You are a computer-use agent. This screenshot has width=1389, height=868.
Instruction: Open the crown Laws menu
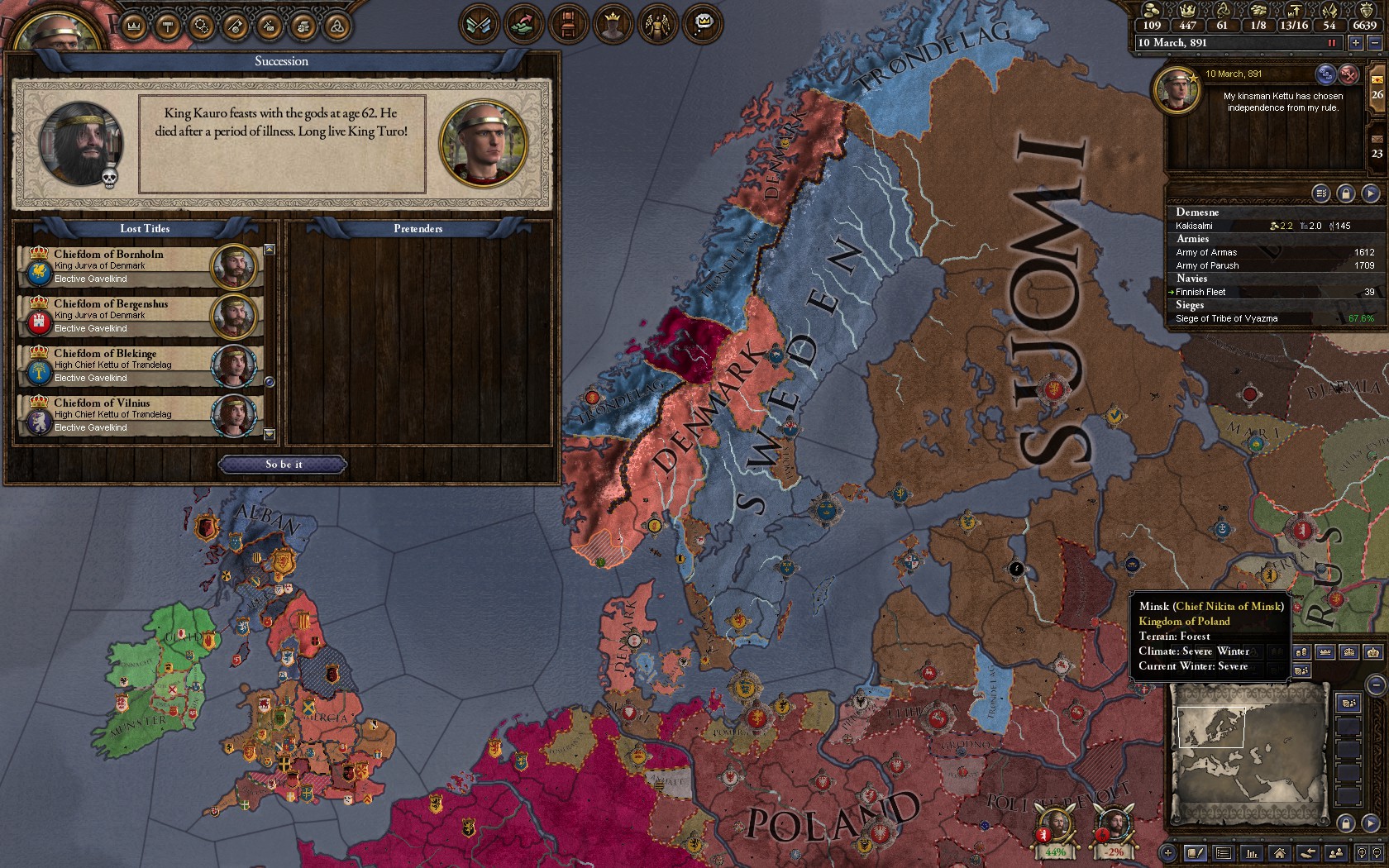[x=134, y=26]
